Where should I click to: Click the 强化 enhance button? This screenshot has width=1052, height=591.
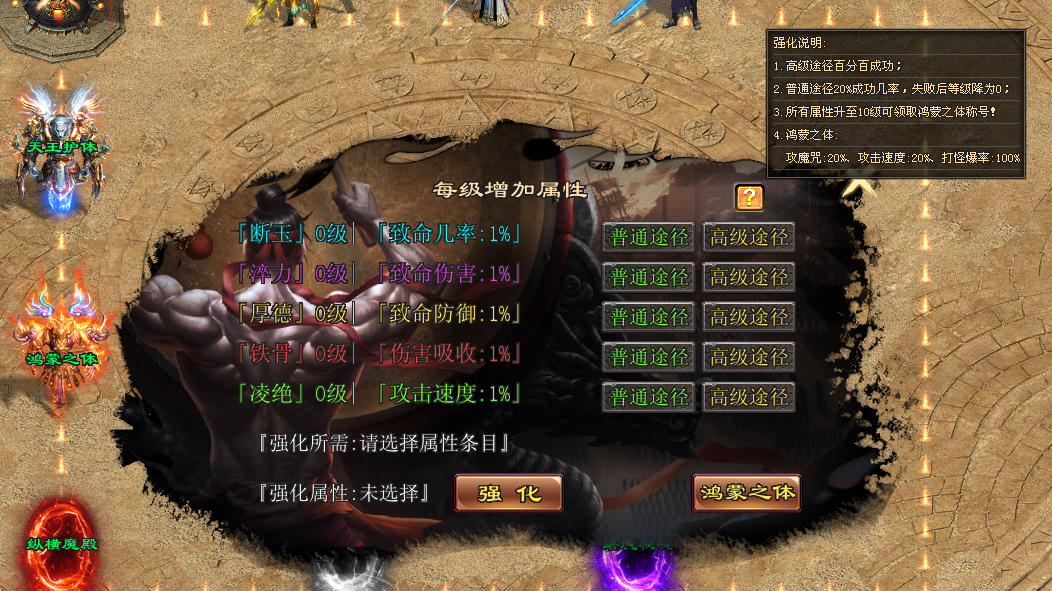[509, 493]
